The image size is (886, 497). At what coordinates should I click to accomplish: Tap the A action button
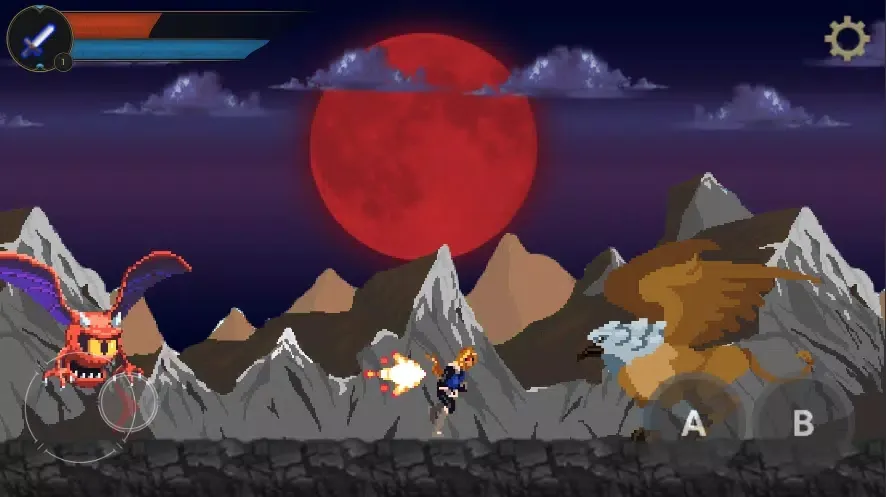(x=693, y=423)
